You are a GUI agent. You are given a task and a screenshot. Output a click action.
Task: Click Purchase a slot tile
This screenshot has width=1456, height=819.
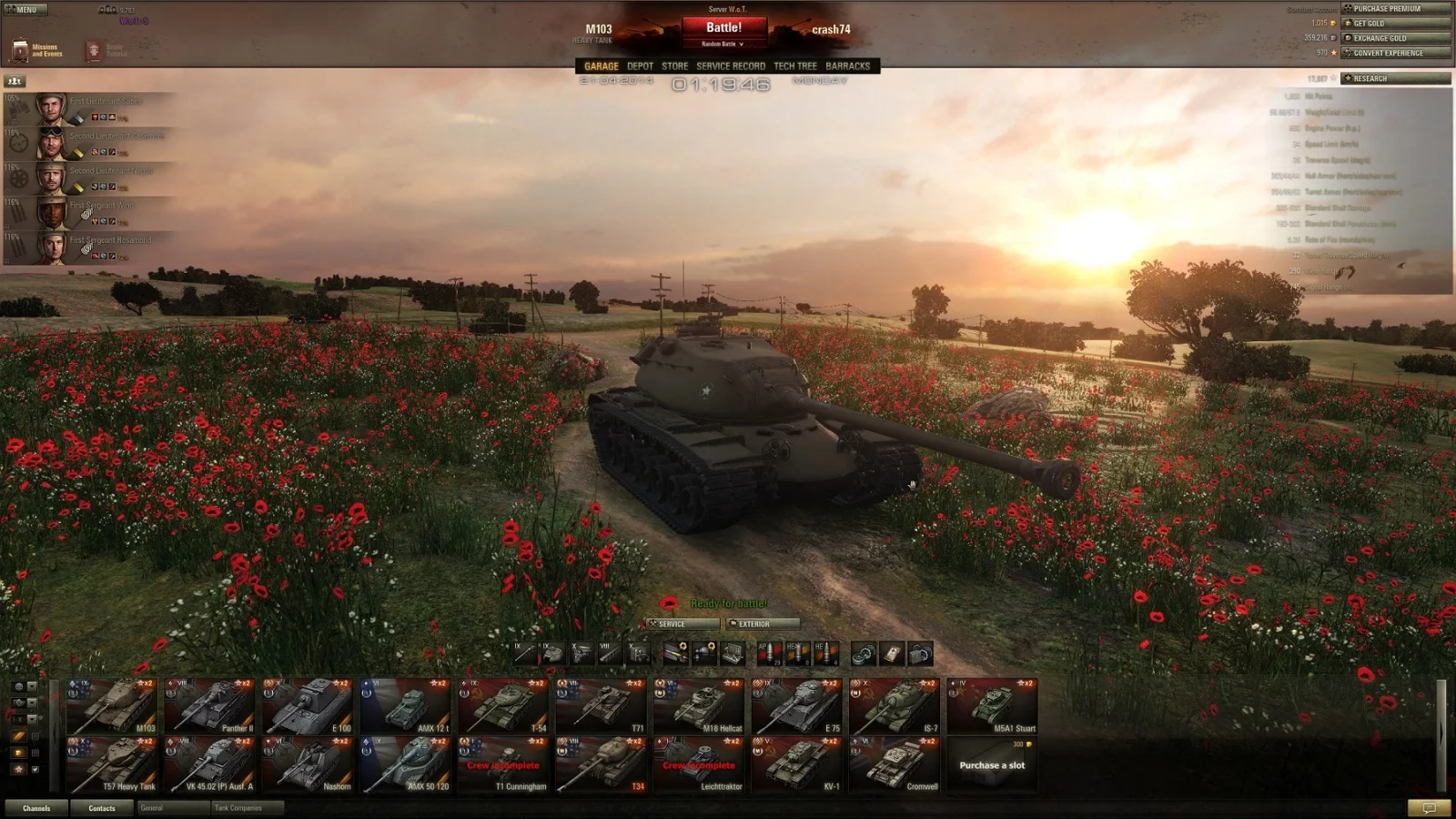point(992,764)
